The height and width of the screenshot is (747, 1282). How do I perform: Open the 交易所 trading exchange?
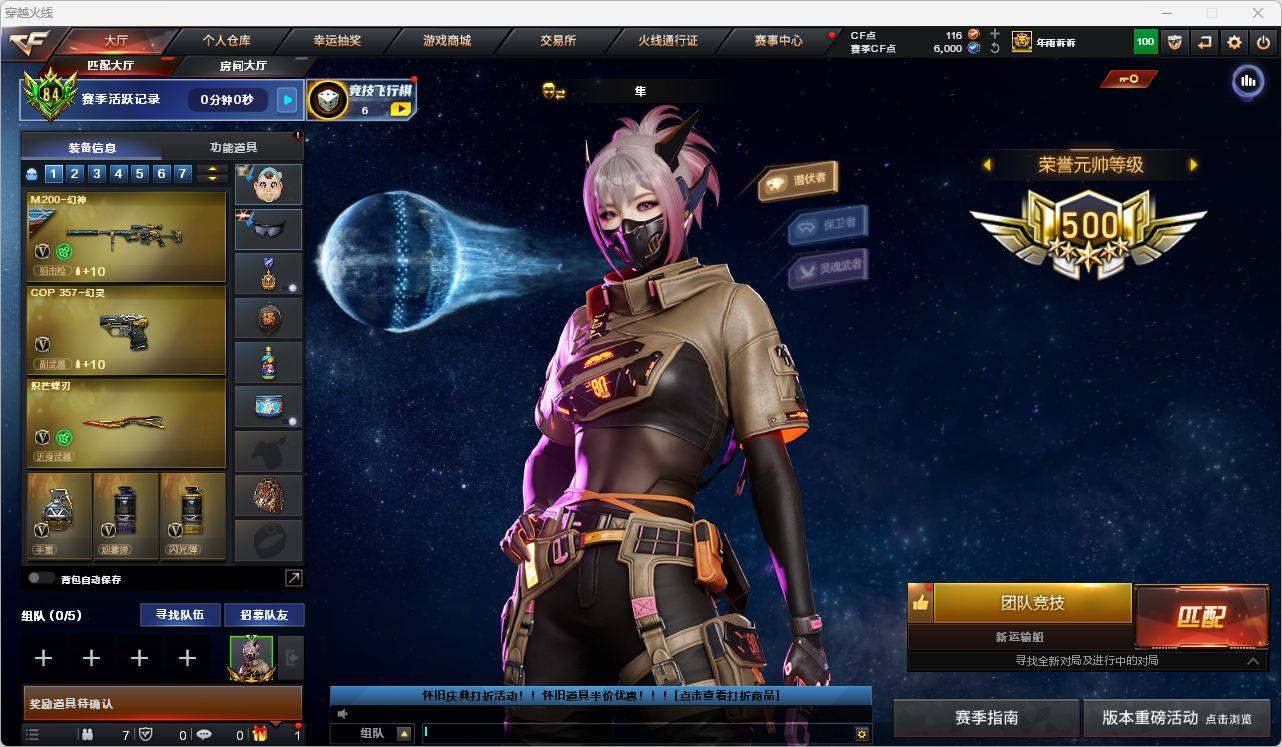[x=557, y=41]
